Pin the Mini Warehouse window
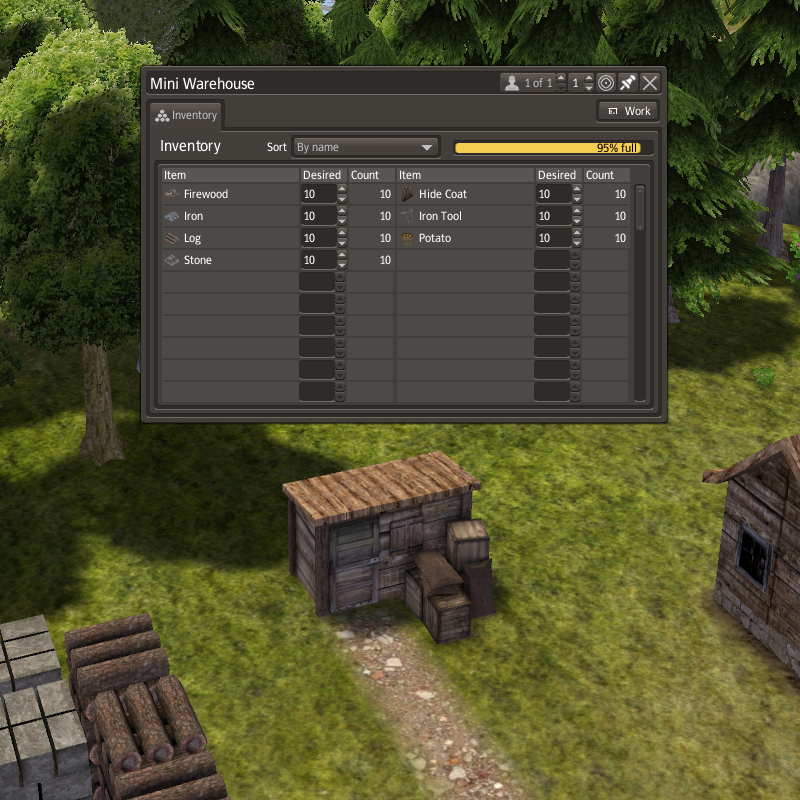800x800 pixels. (628, 83)
